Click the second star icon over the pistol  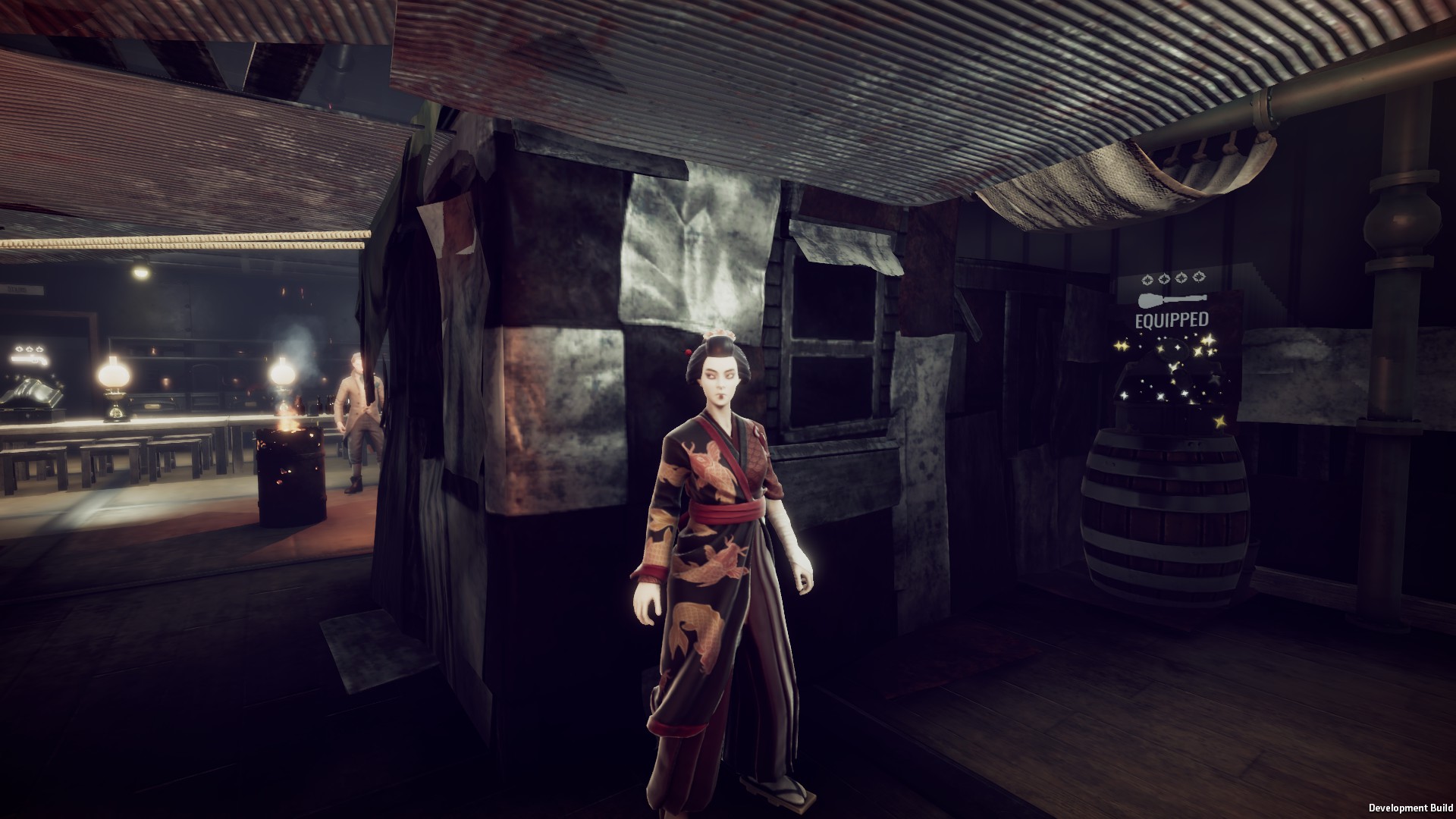click(x=29, y=350)
